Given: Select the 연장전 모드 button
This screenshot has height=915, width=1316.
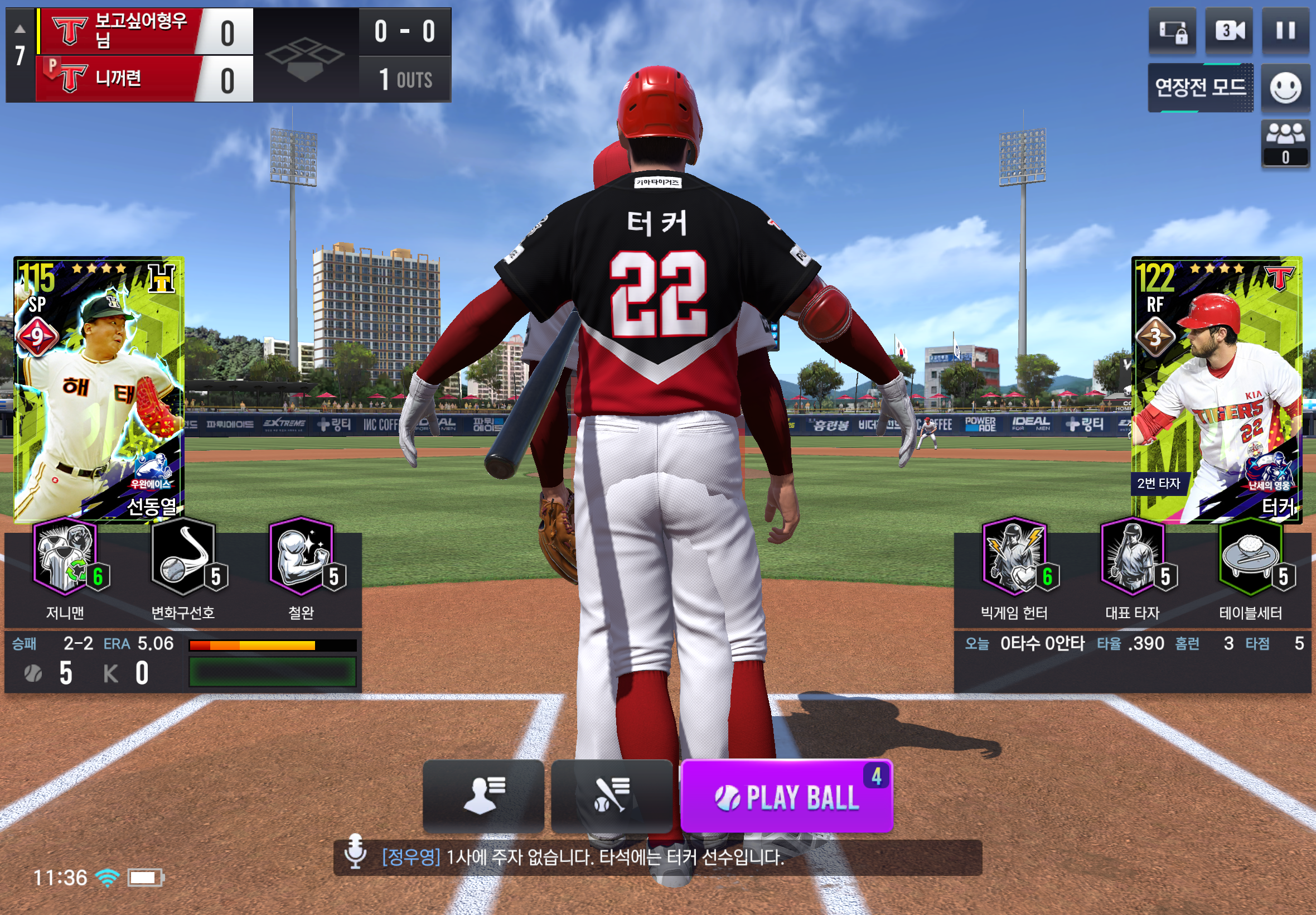Looking at the screenshot, I should coord(1200,88).
